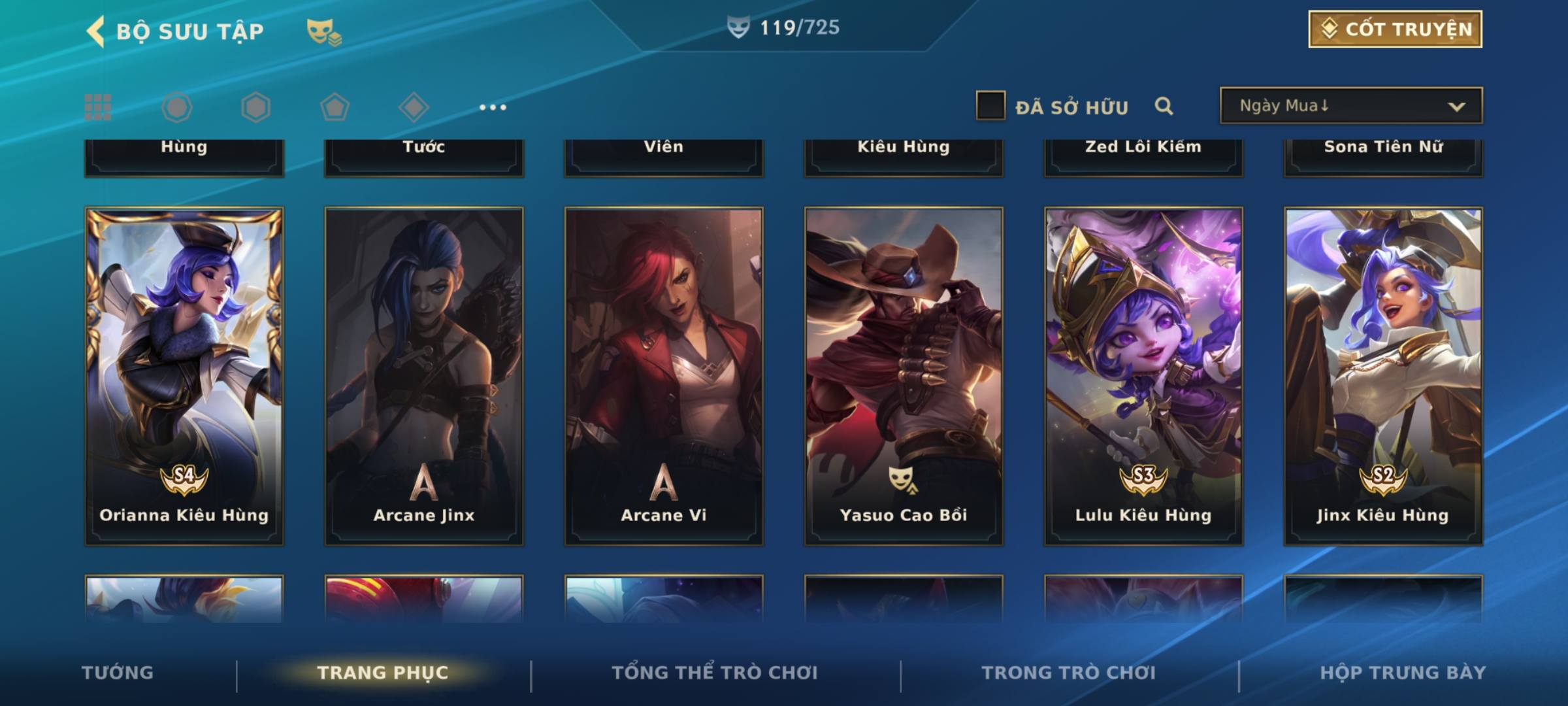The height and width of the screenshot is (706, 1568).
Task: Select the Arcane Jinx skin card
Action: 424,376
